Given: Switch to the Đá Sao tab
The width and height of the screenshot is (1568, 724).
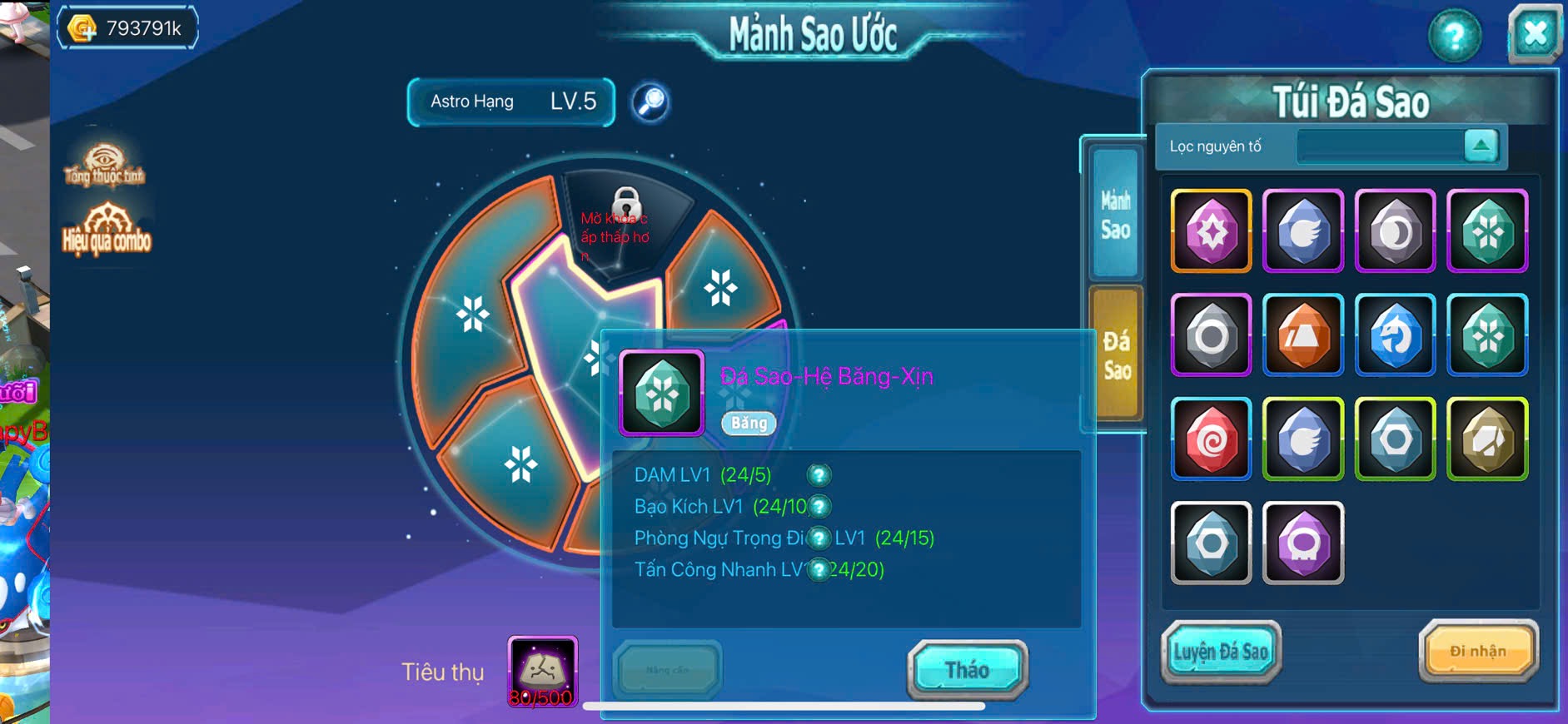Looking at the screenshot, I should coord(1116,355).
